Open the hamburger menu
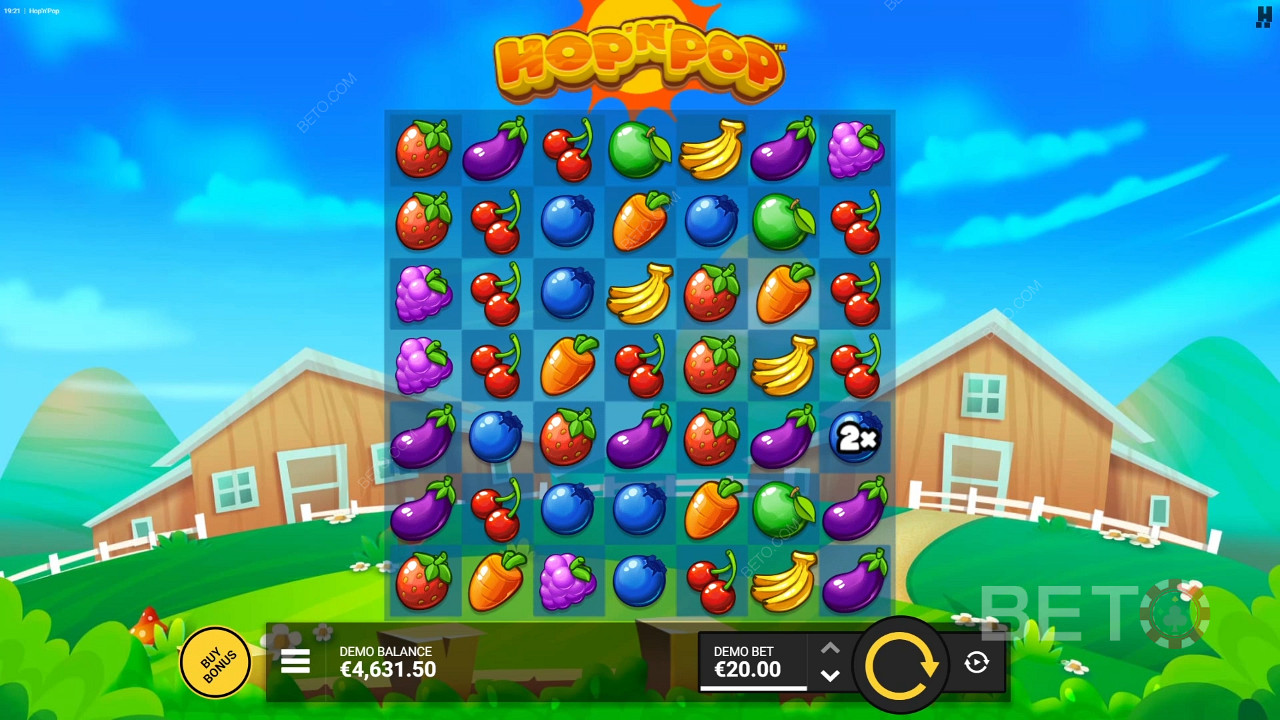This screenshot has width=1280, height=720. [295, 661]
